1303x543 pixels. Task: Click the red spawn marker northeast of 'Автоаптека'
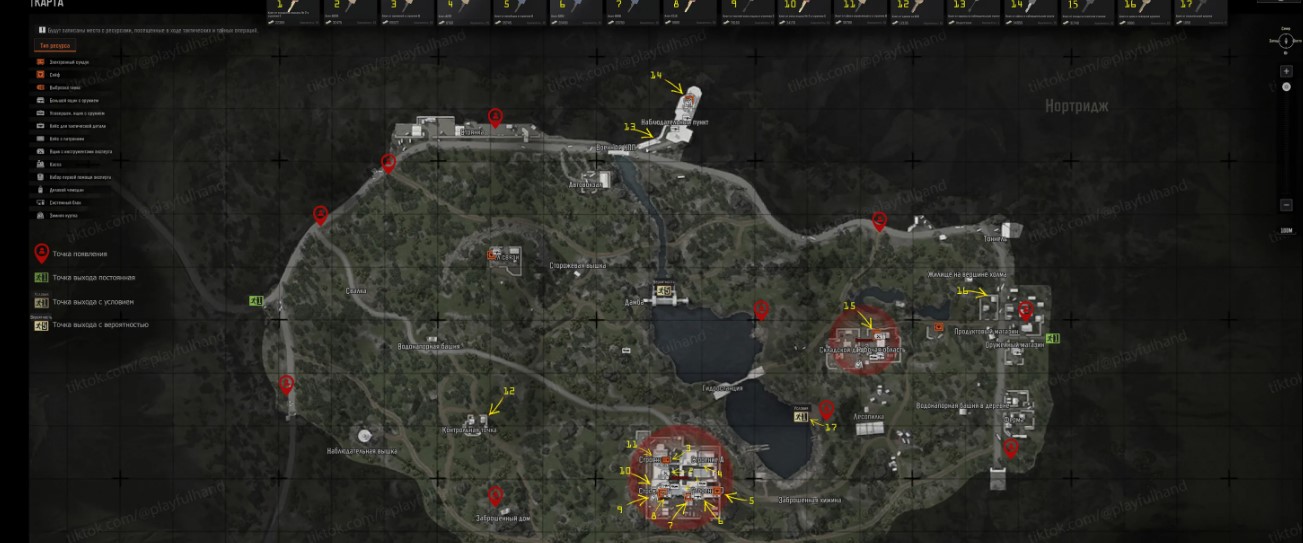pyautogui.click(x=826, y=409)
